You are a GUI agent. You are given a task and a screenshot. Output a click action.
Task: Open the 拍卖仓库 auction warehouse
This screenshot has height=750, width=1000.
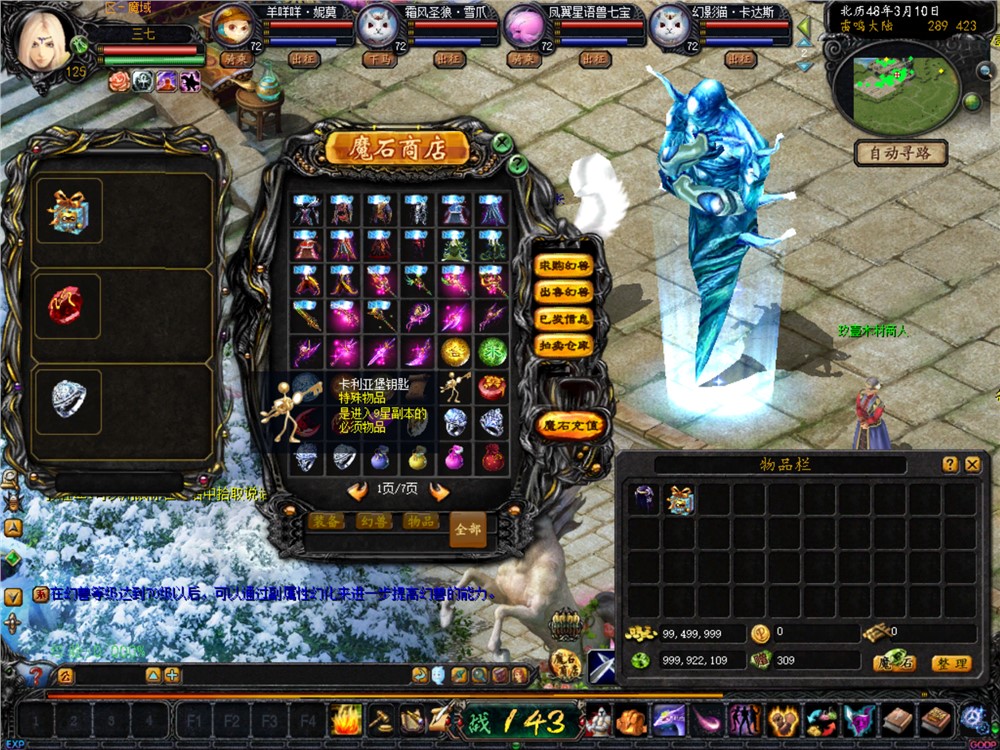coord(564,345)
